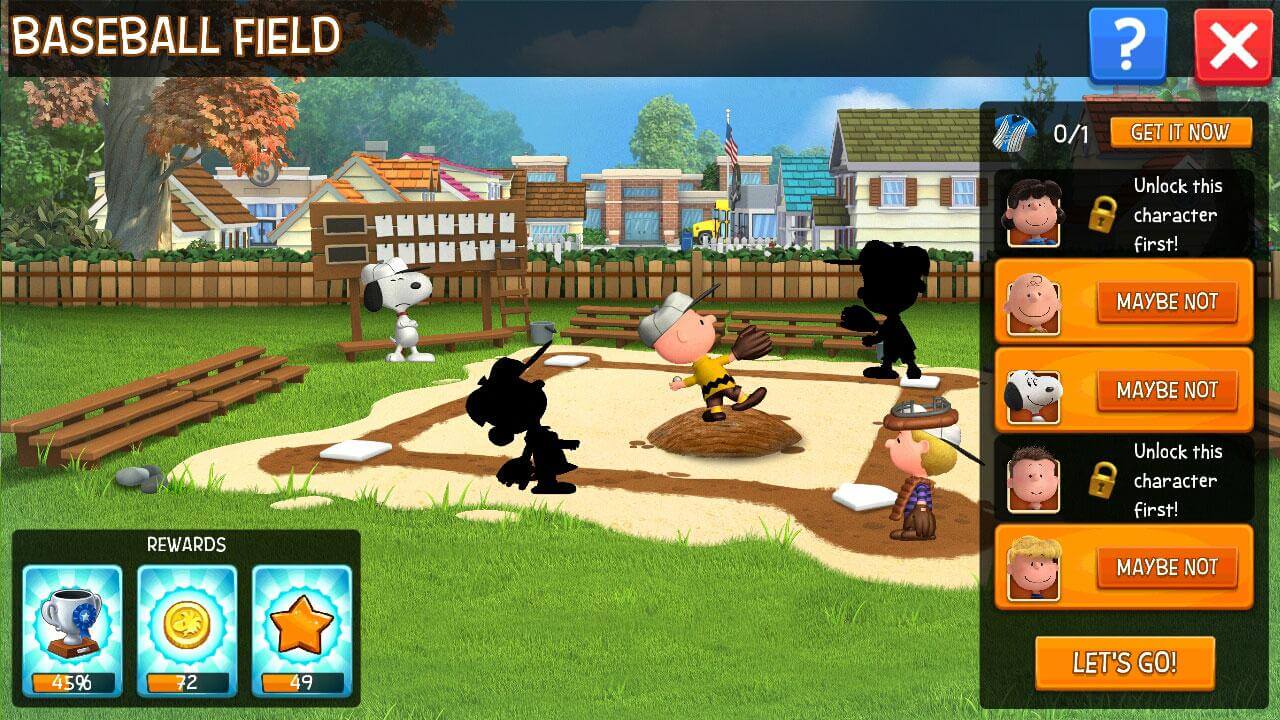Click Unlock this character first message for Lucy
The image size is (1280, 720).
(x=1178, y=213)
